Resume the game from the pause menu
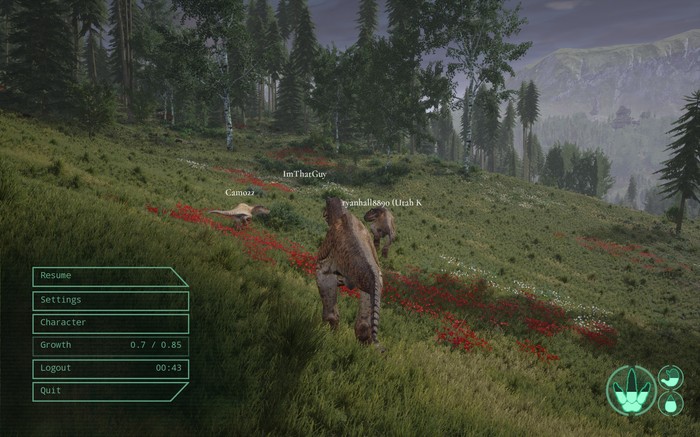This screenshot has height=437, width=700. (109, 276)
